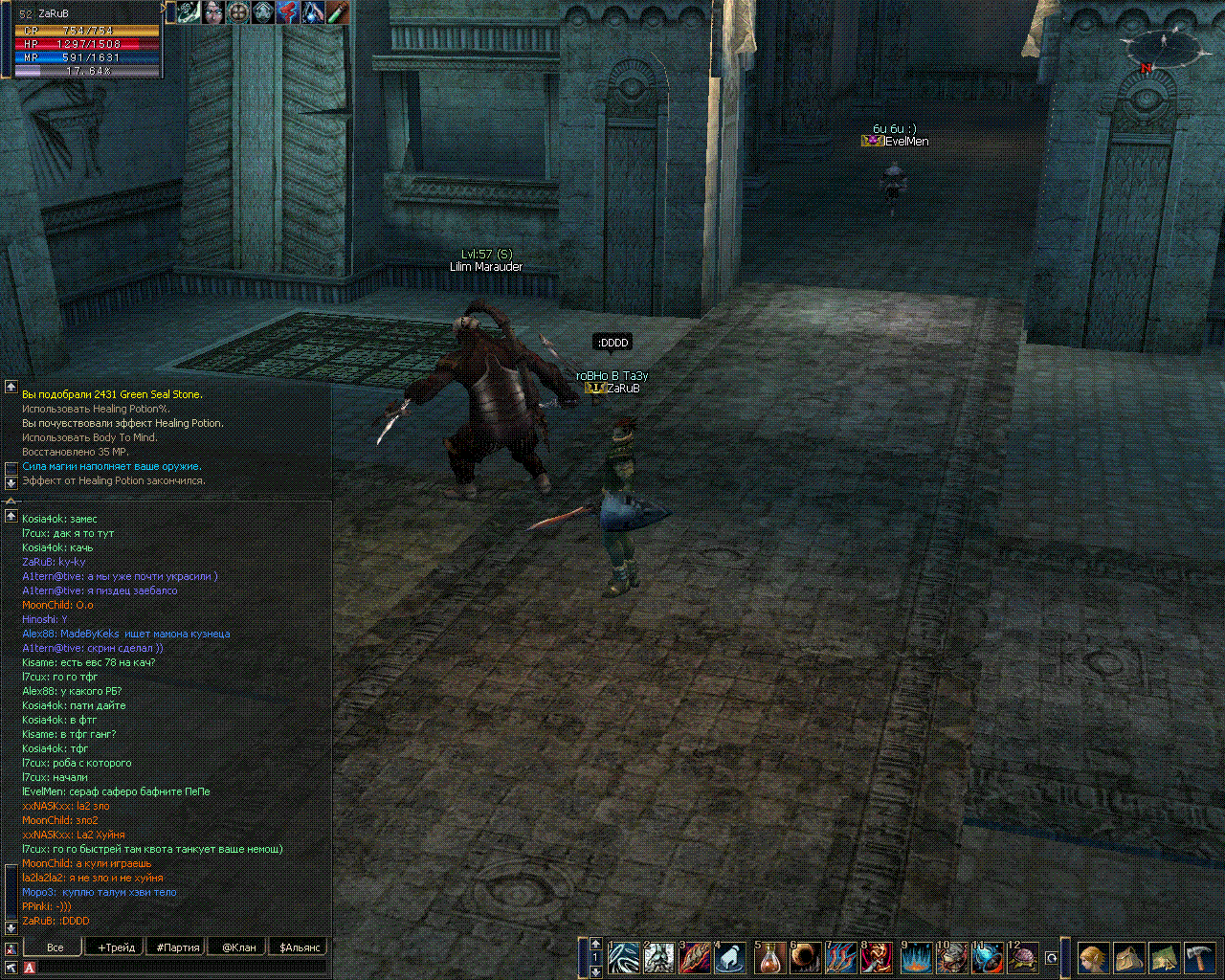This screenshot has width=1225, height=980.
Task: Show the $Альянс chat tab
Action: 300,947
